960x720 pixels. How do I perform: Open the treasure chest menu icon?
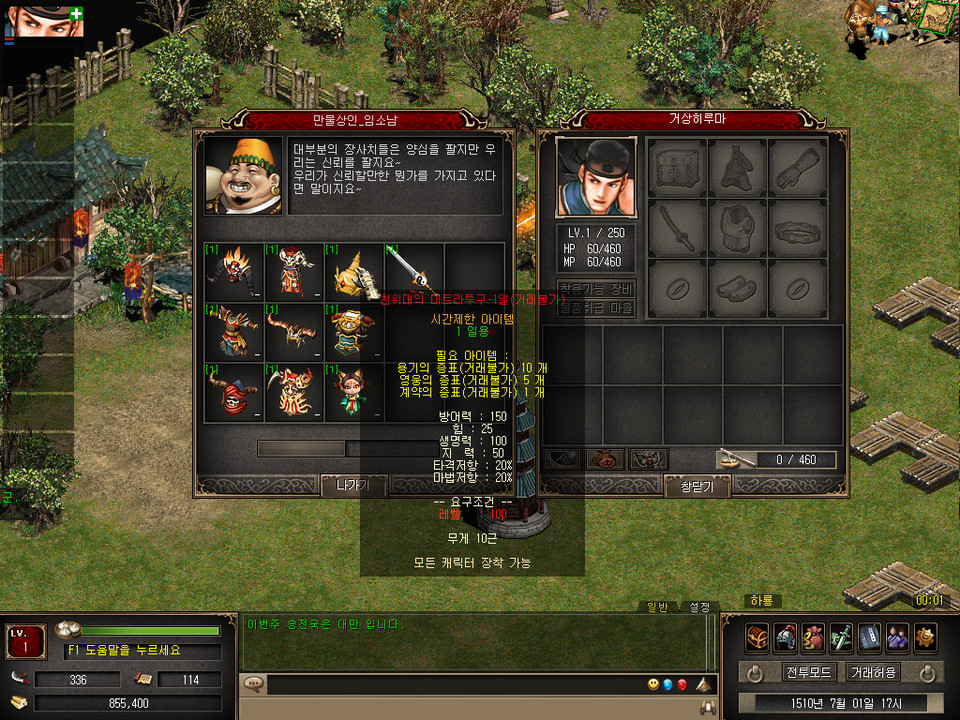(757, 636)
